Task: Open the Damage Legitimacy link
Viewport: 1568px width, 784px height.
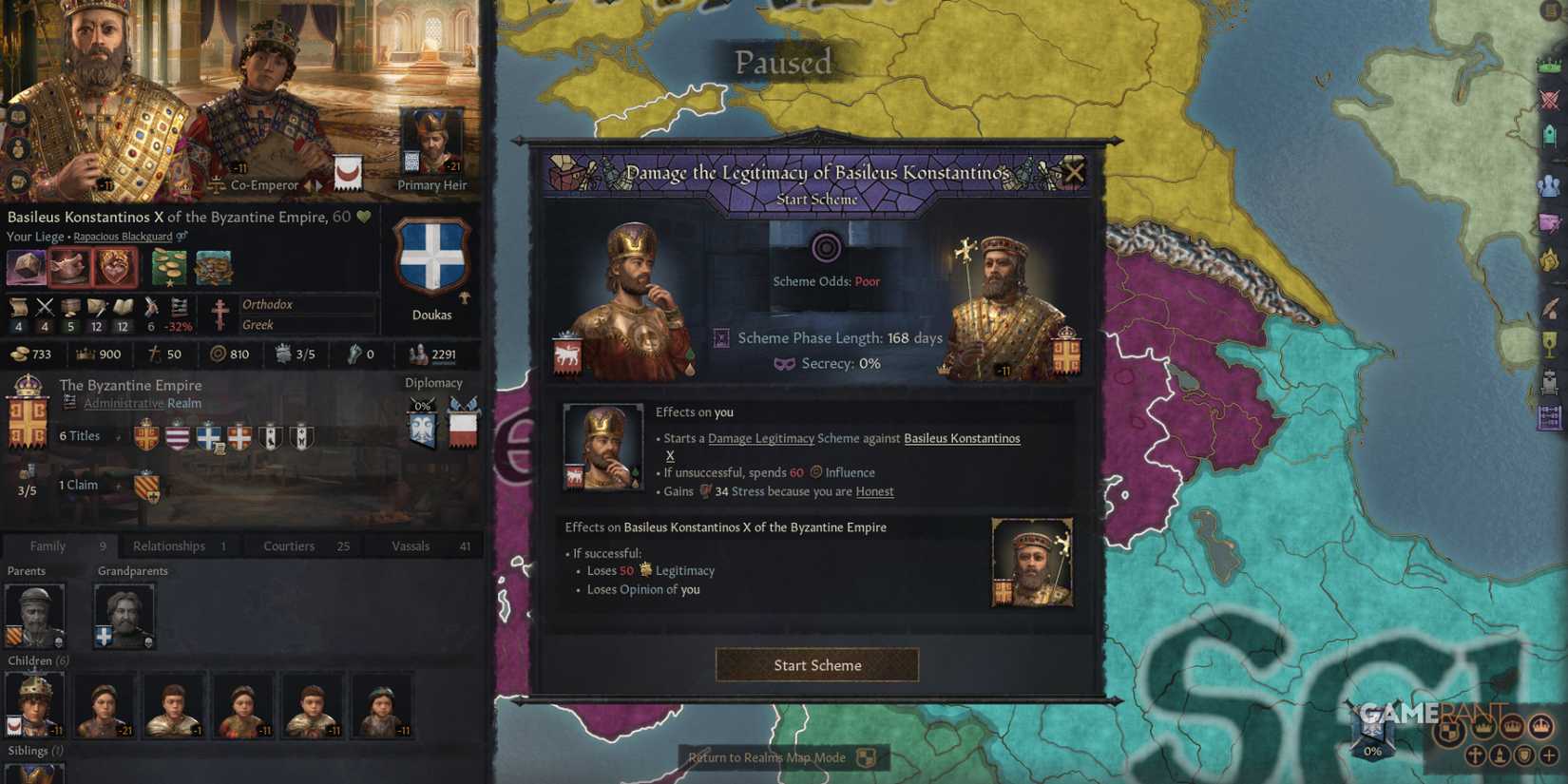Action: 761,438
